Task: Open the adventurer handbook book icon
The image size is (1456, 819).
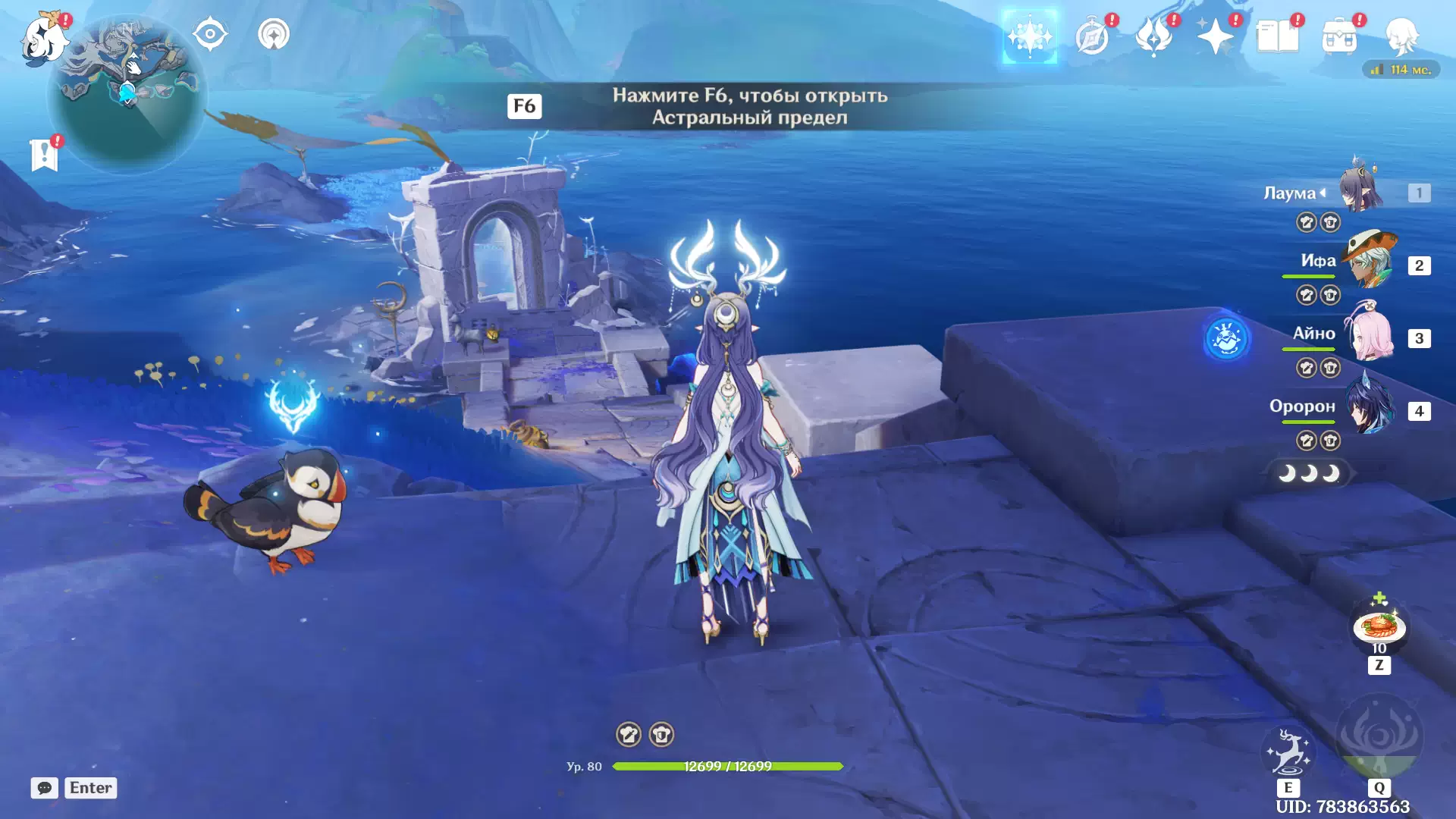Action: (x=1277, y=36)
